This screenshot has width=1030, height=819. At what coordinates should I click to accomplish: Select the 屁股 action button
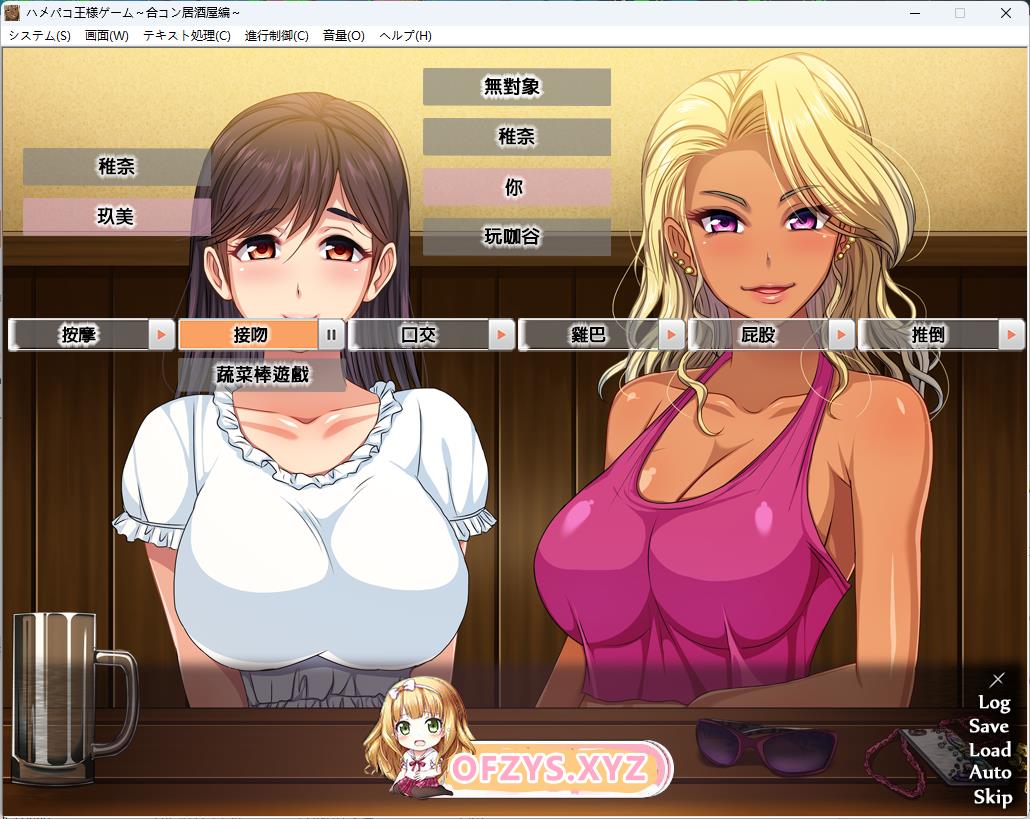tap(759, 335)
